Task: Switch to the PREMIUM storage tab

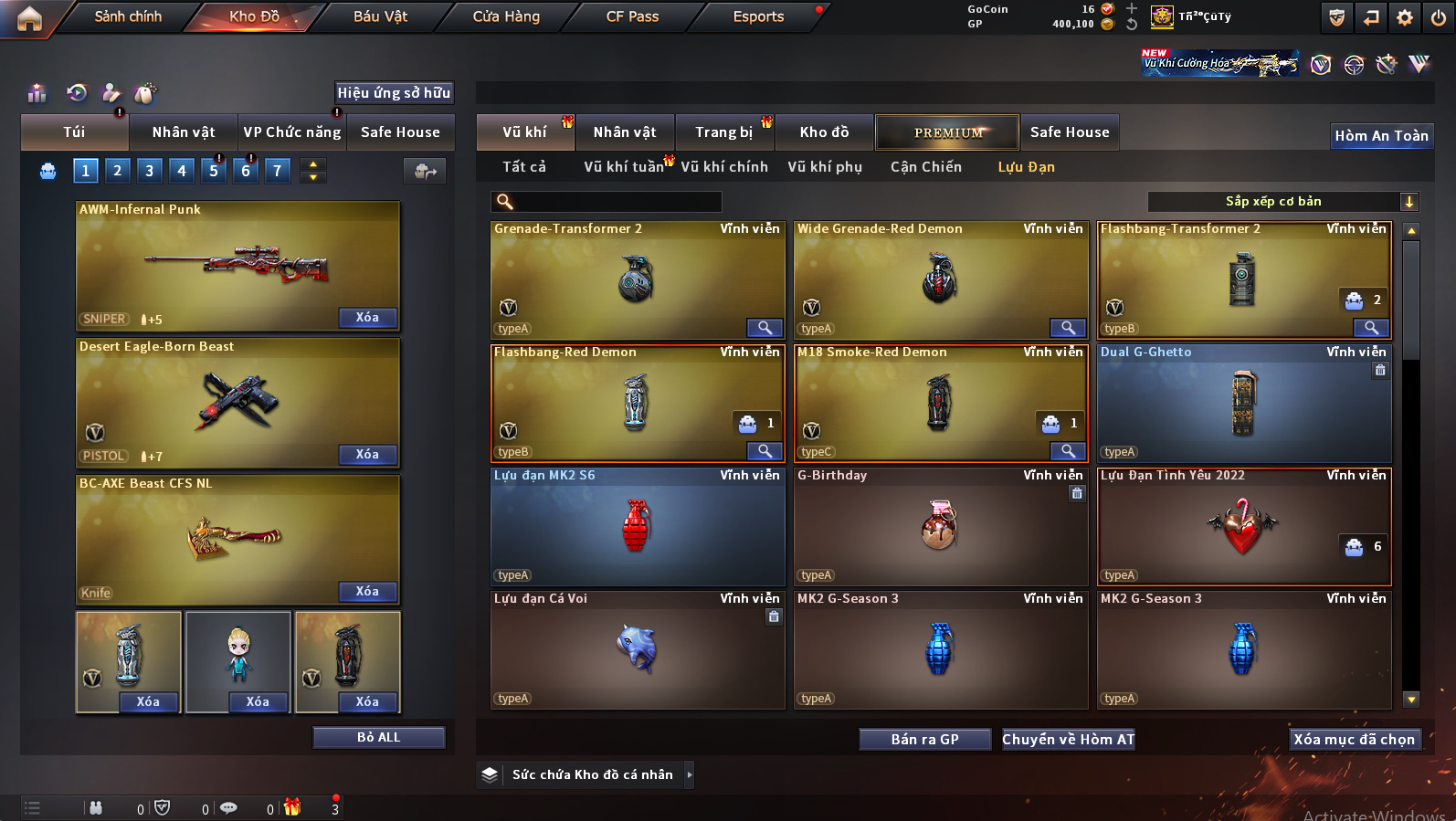Action: pos(947,132)
